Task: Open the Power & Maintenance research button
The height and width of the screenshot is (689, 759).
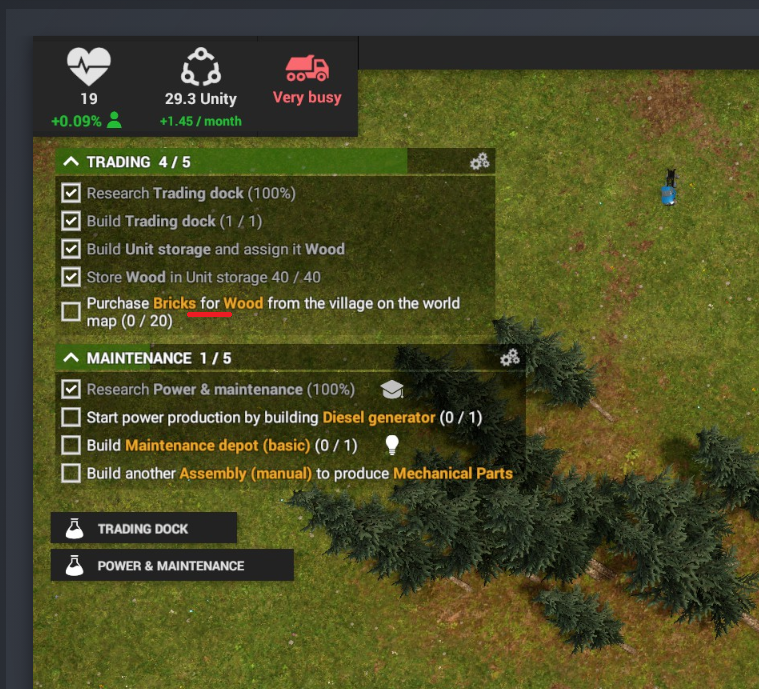Action: tap(172, 565)
